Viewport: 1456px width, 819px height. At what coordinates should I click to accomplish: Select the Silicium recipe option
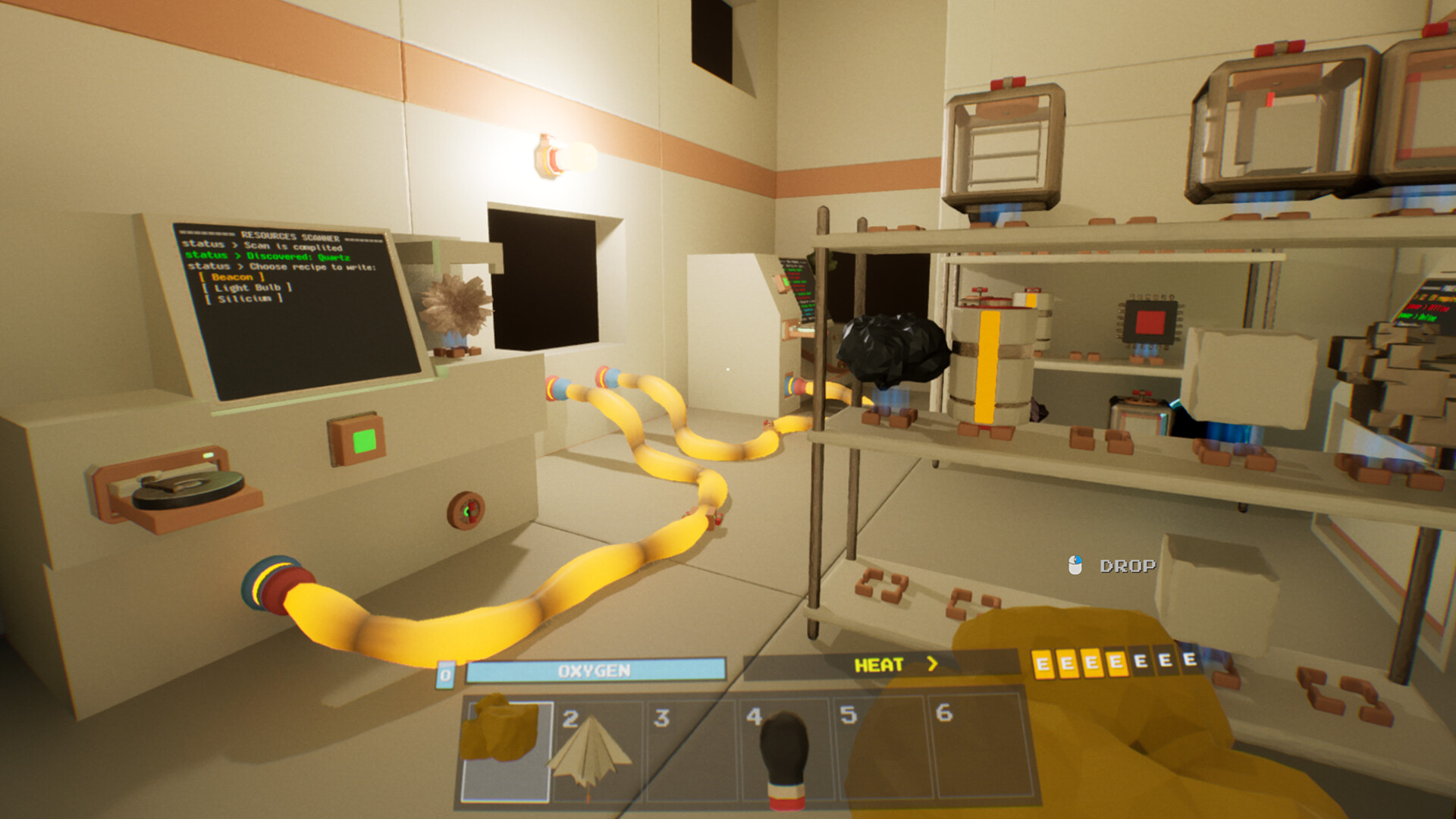click(x=244, y=299)
